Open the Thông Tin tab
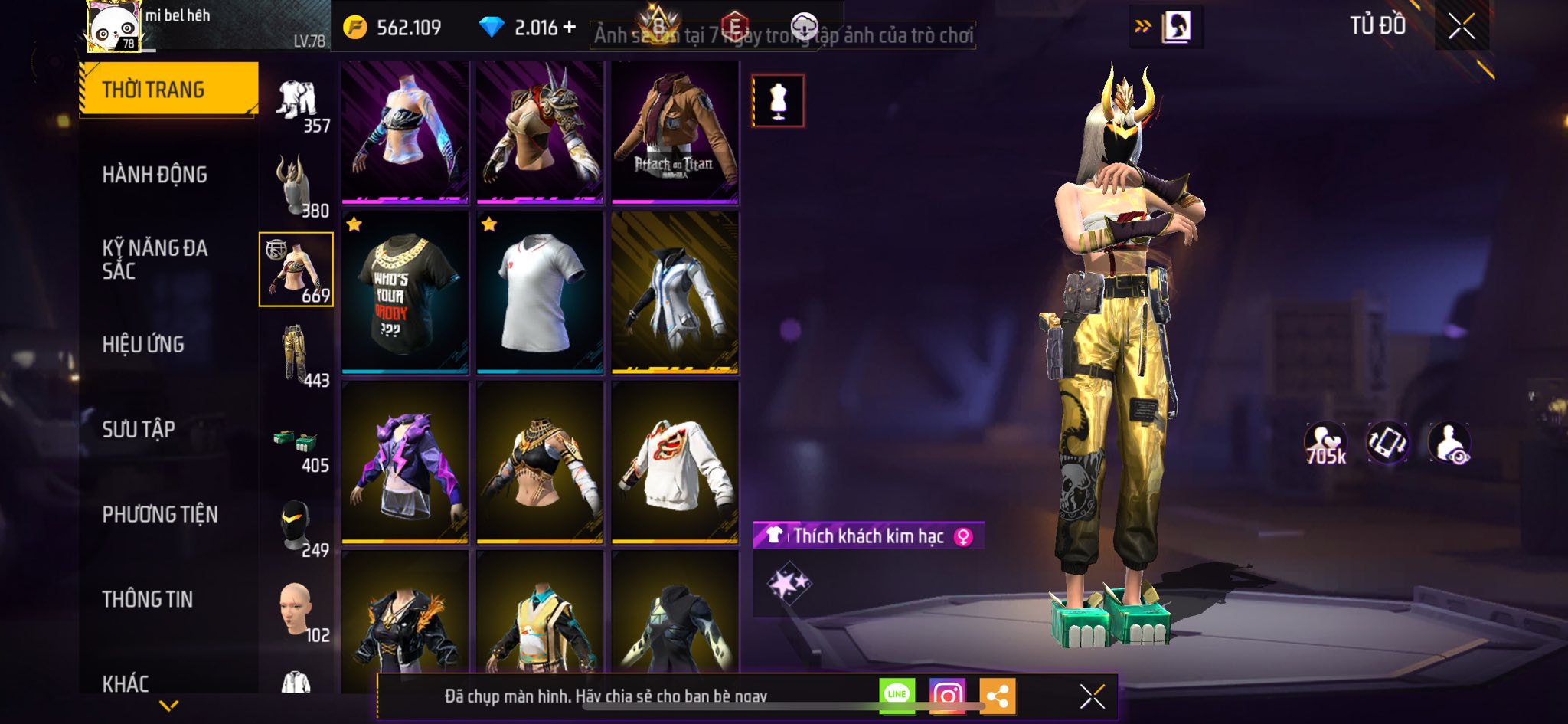Viewport: 1568px width, 724px height. tap(148, 599)
